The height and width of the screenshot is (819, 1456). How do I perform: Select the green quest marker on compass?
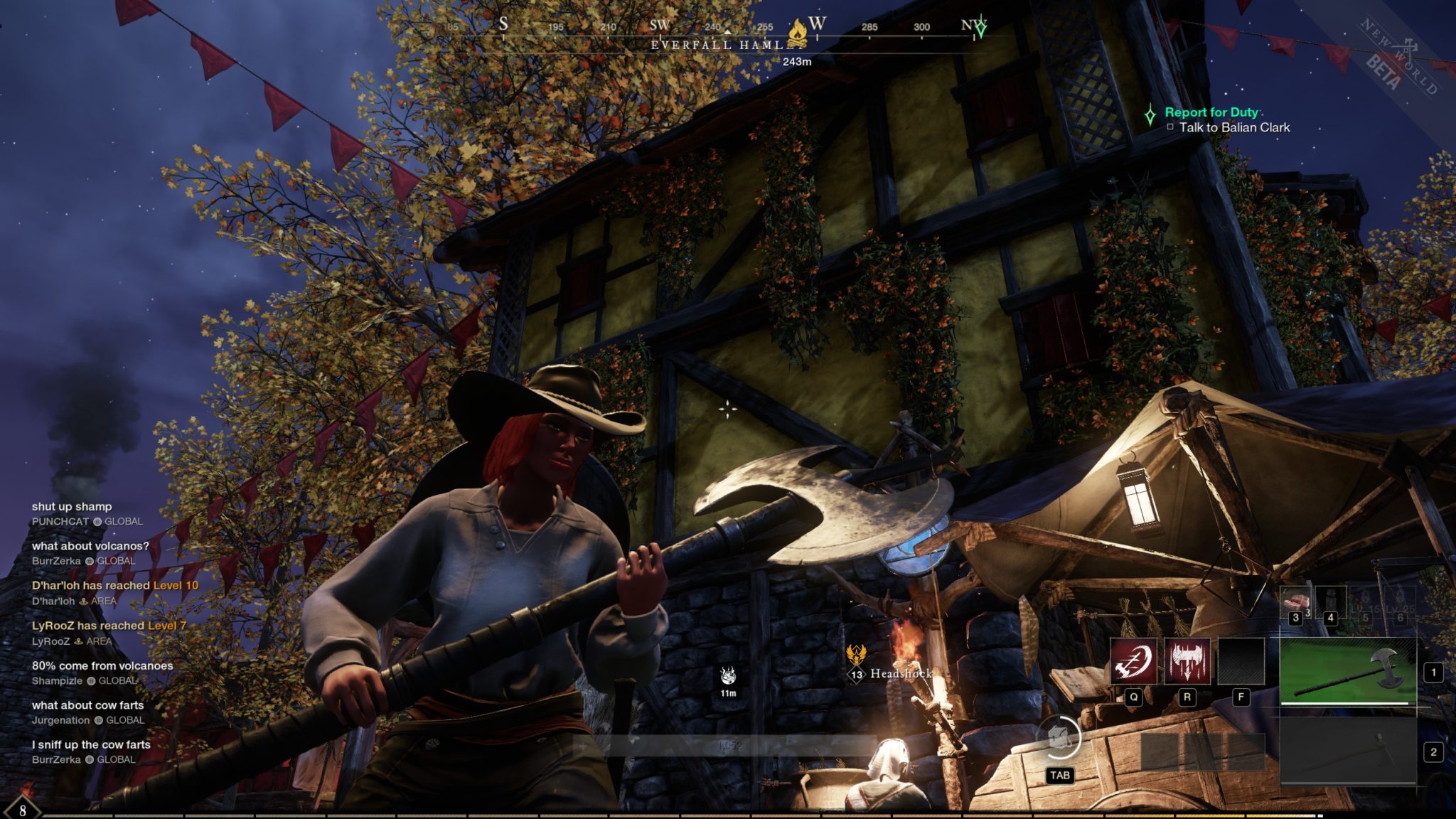point(980,27)
